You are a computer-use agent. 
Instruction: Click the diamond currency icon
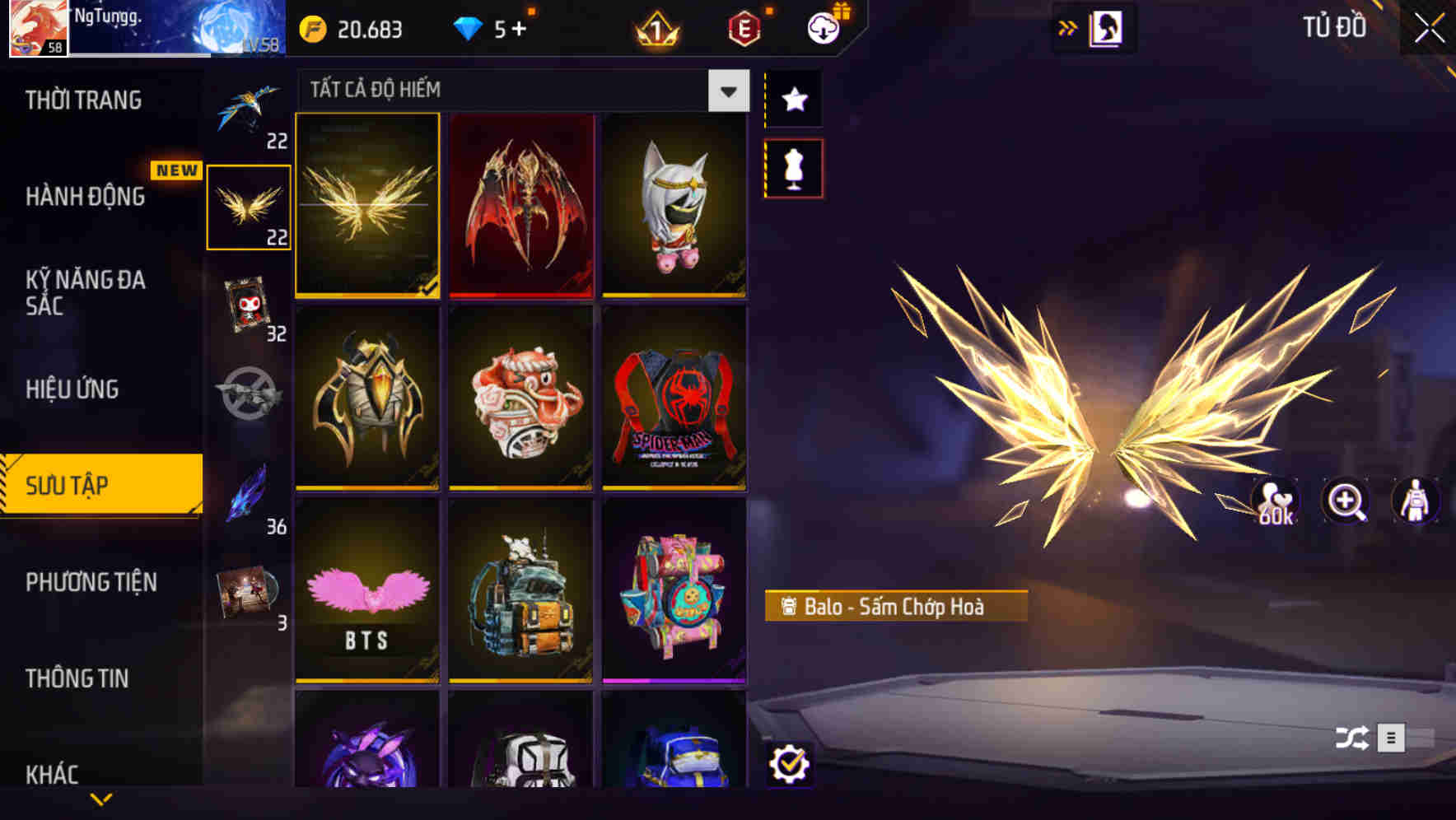point(469,29)
